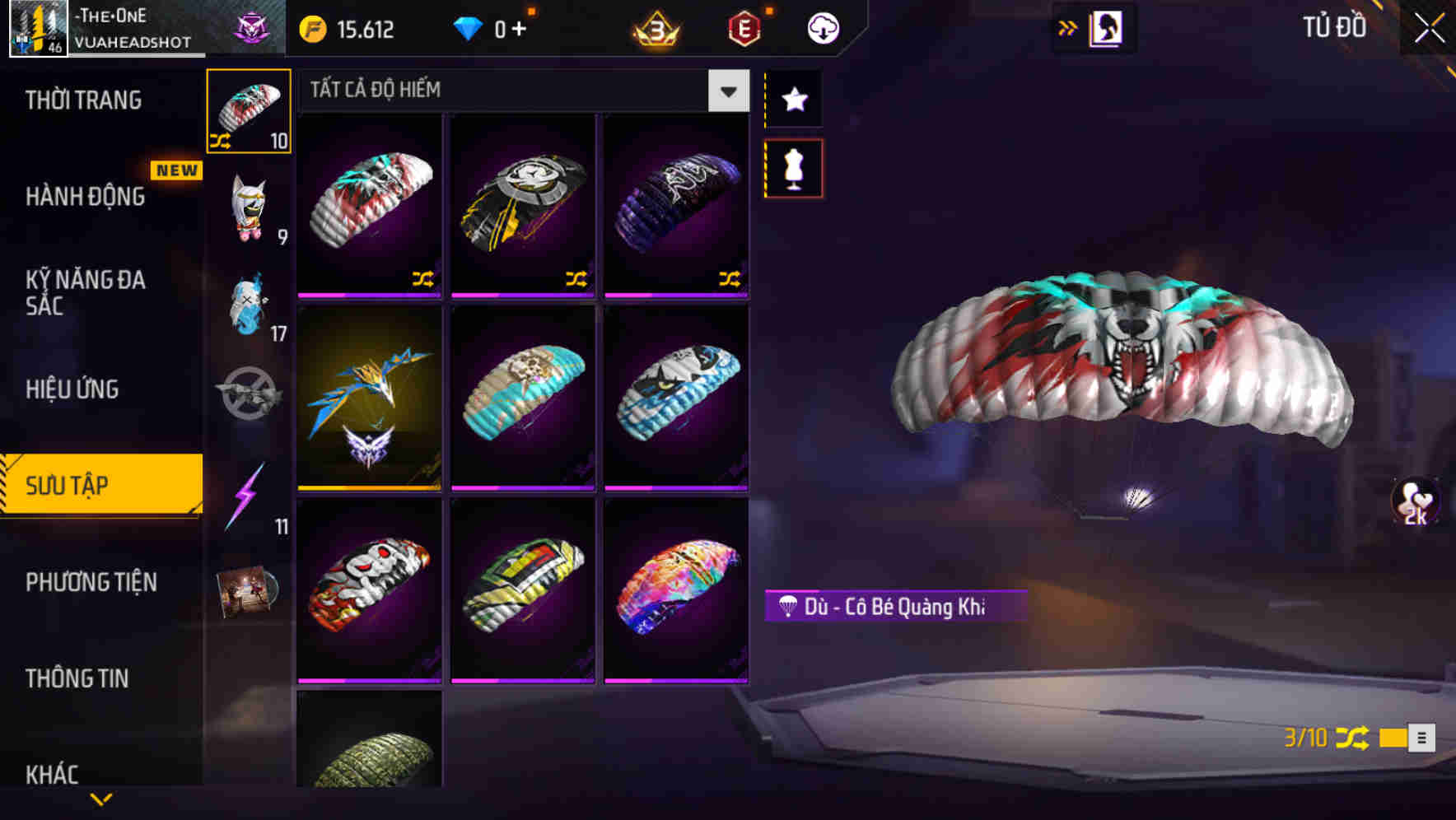Toggle the favorite star filter

[x=793, y=99]
